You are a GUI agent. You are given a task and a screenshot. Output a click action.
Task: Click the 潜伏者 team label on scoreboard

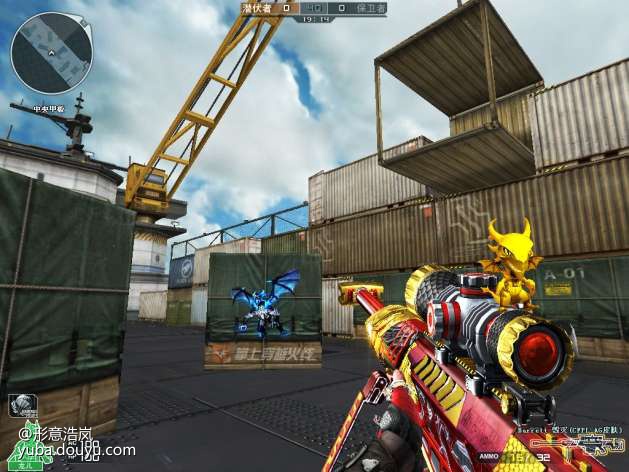click(258, 7)
